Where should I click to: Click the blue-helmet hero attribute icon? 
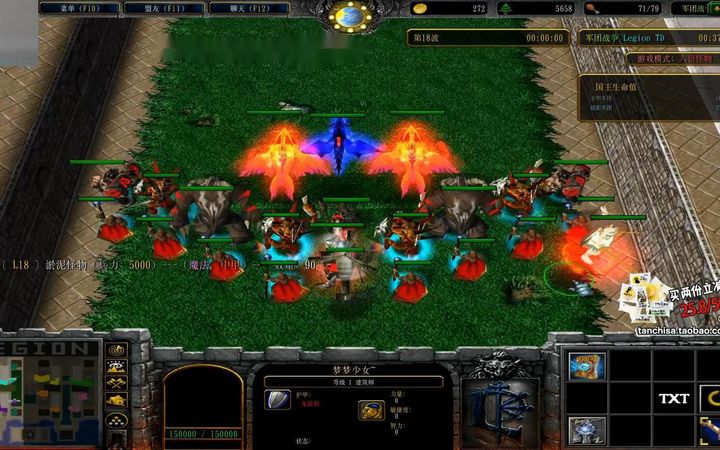[x=371, y=410]
